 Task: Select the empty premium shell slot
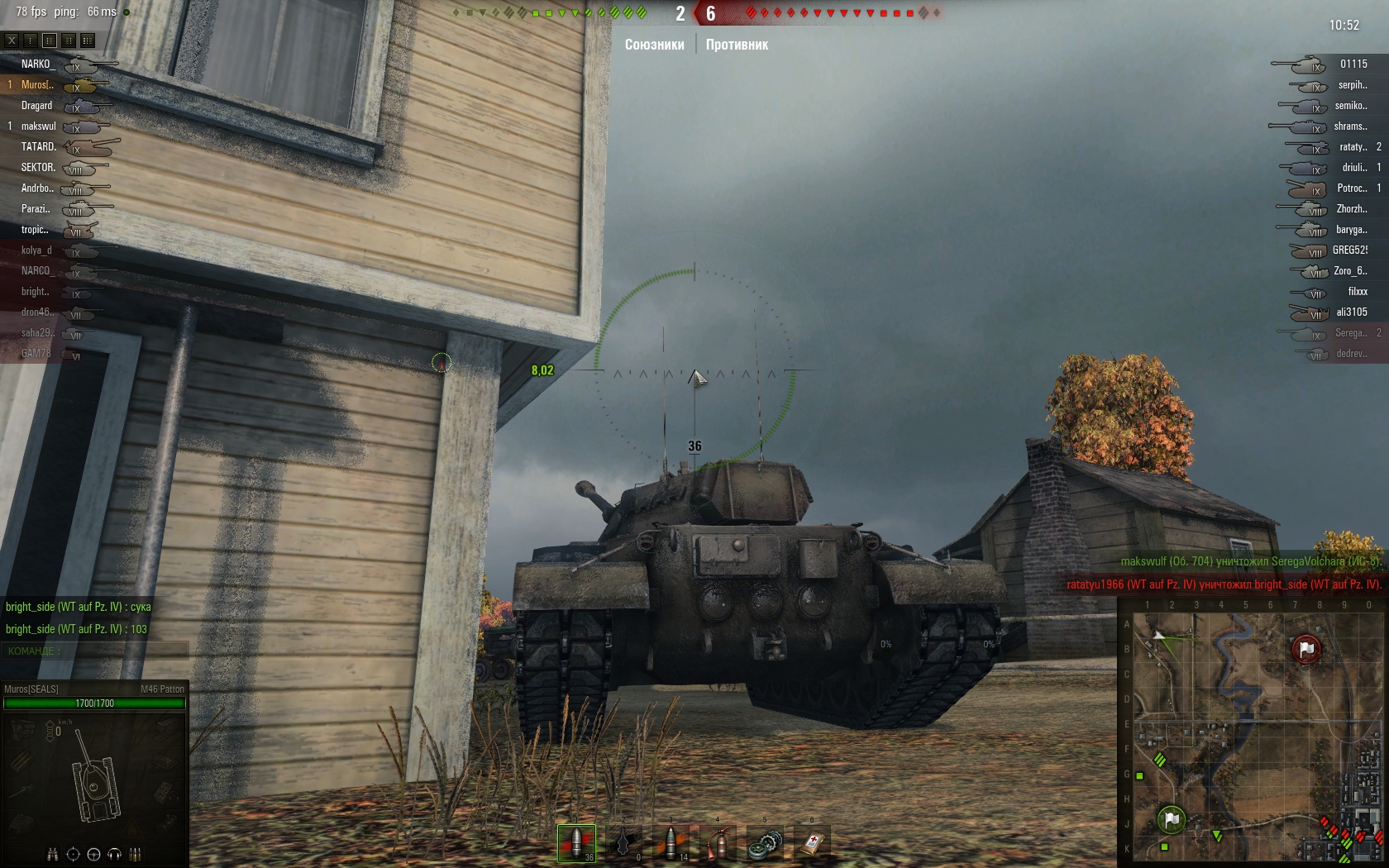coord(624,842)
